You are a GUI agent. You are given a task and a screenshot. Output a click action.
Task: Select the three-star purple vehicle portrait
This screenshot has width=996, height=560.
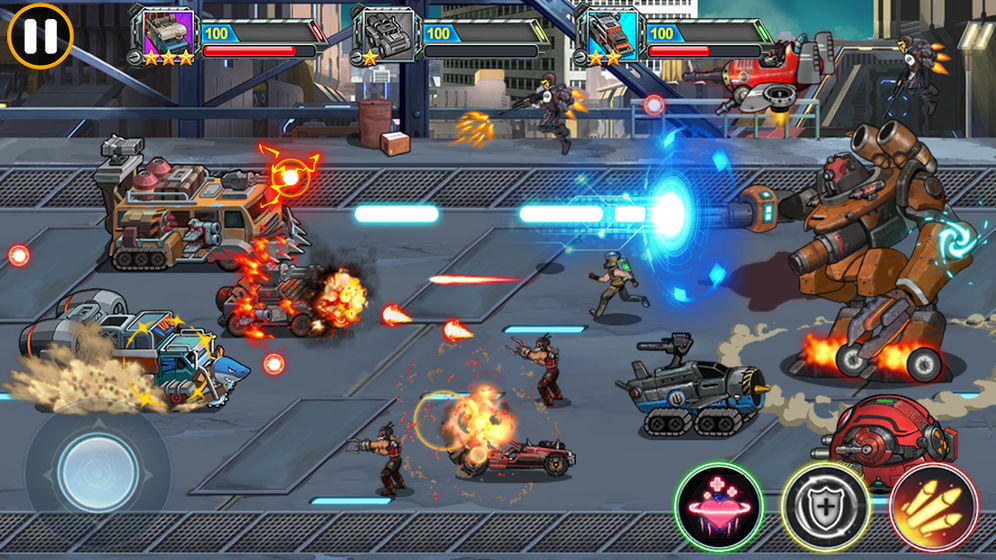point(168,31)
